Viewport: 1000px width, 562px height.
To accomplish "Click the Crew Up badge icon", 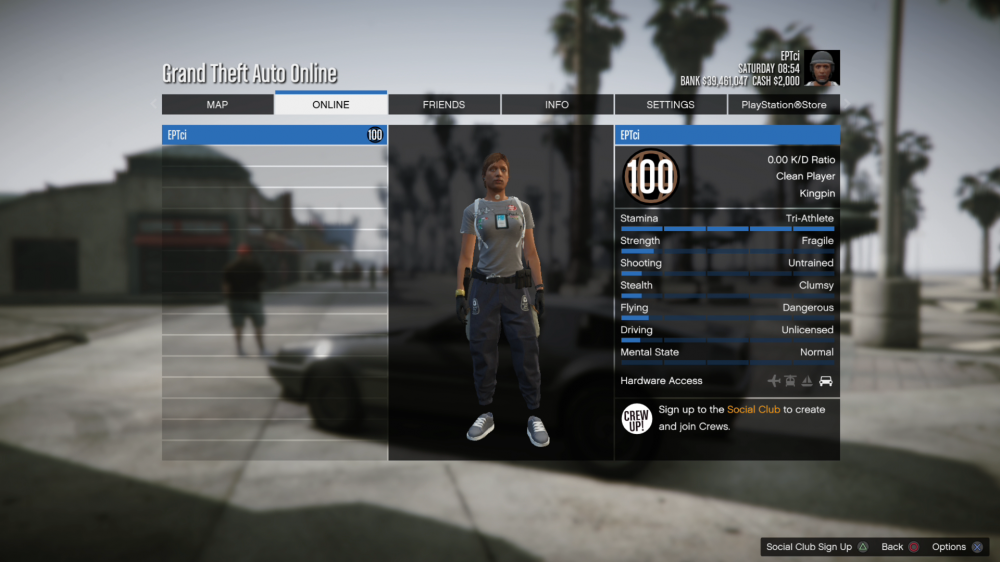I will click(x=637, y=419).
